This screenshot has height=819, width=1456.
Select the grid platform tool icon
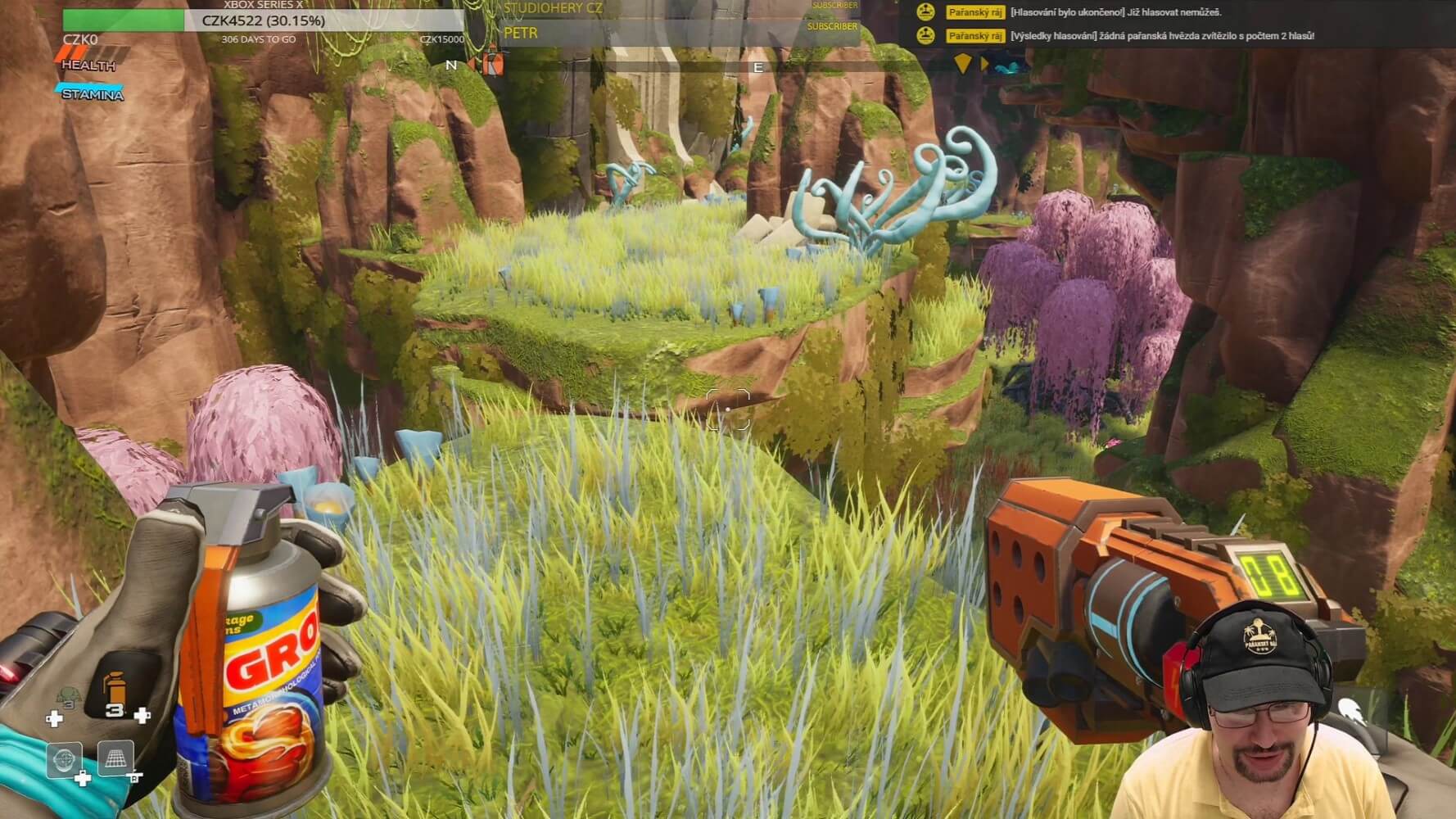coord(115,759)
